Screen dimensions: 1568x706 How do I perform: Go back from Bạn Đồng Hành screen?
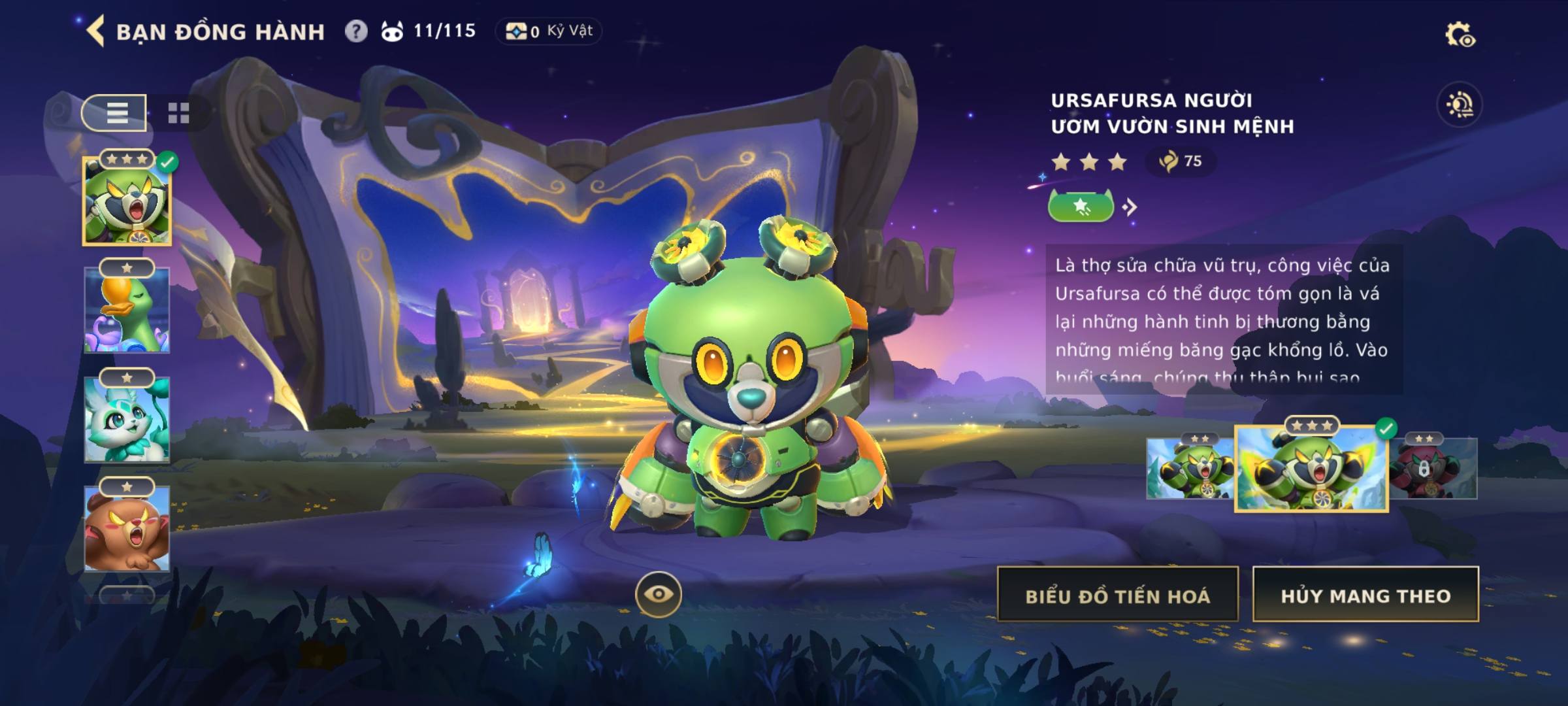[x=96, y=31]
